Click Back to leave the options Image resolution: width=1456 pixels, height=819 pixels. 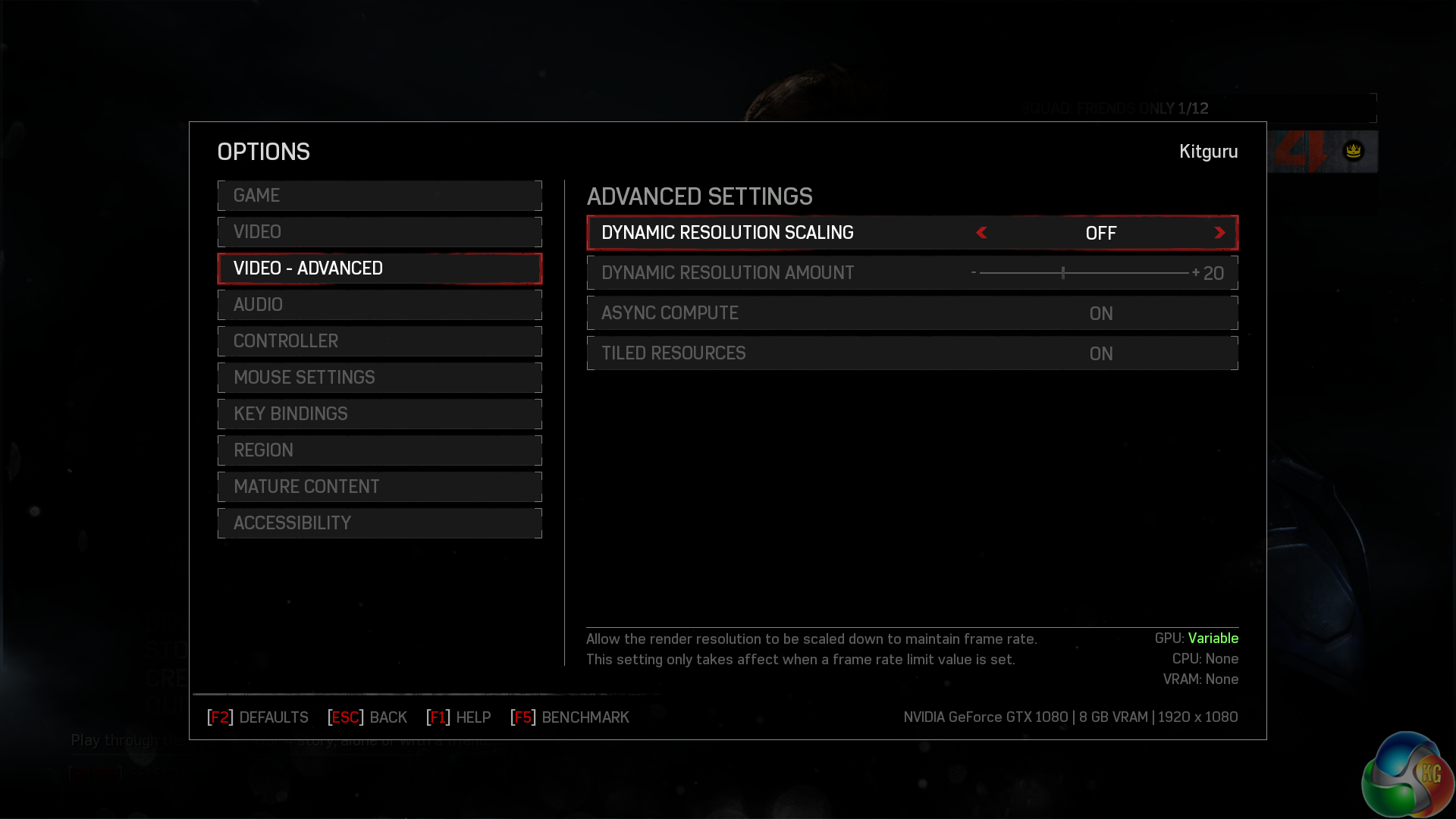point(368,717)
